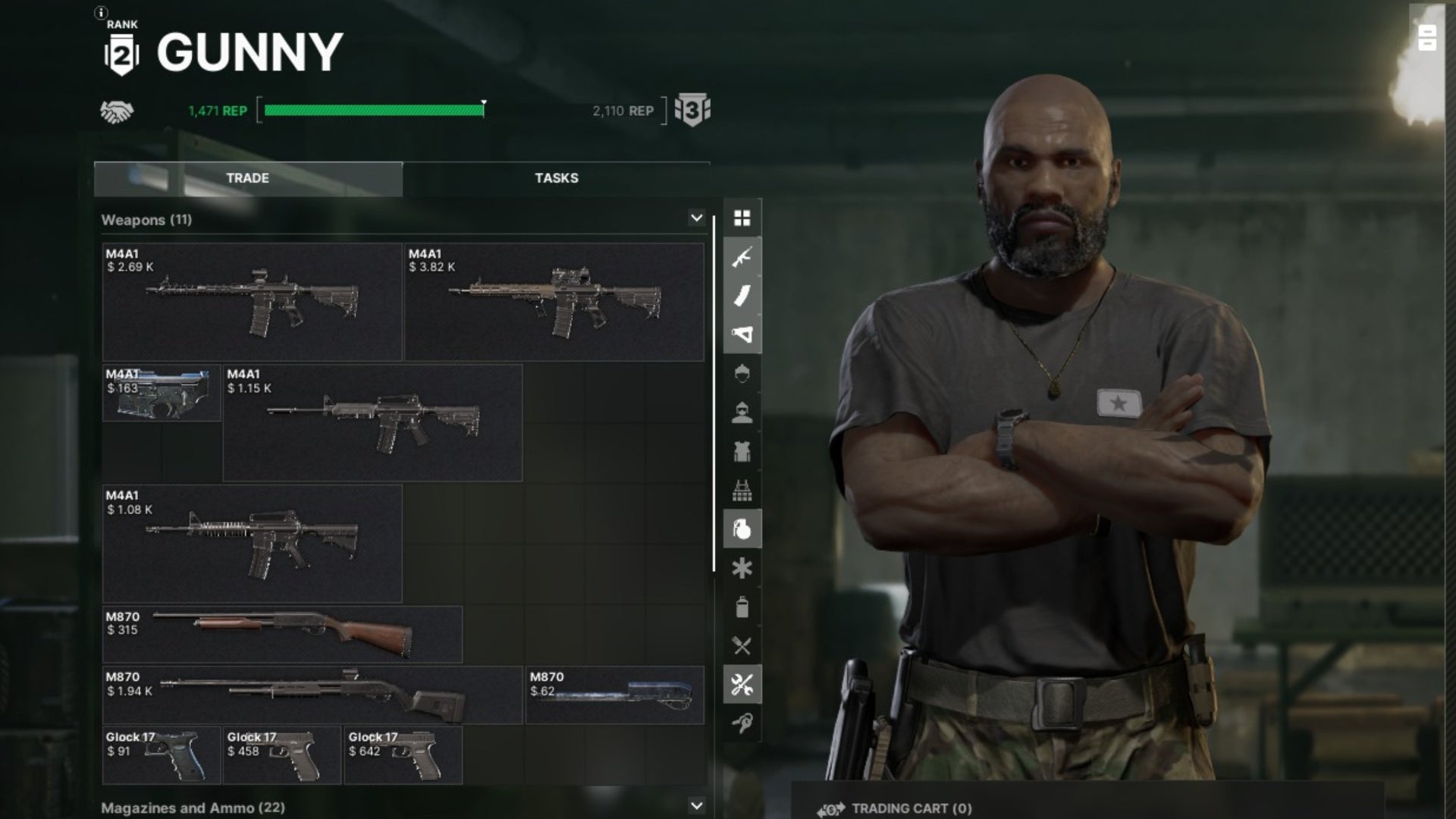Filter by the medical asterisk icon
The height and width of the screenshot is (819, 1456).
[742, 568]
